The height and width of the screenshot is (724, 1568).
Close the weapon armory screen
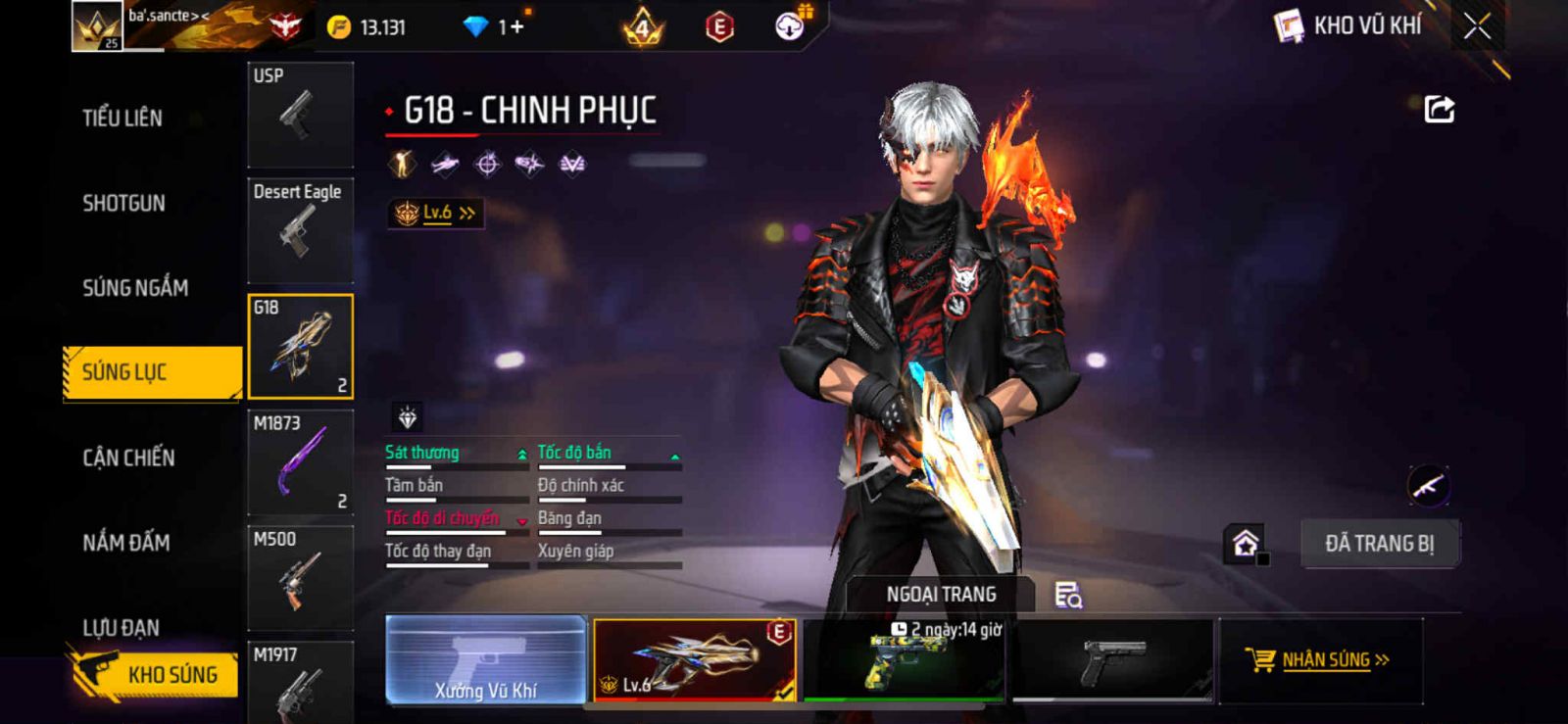point(1477,26)
